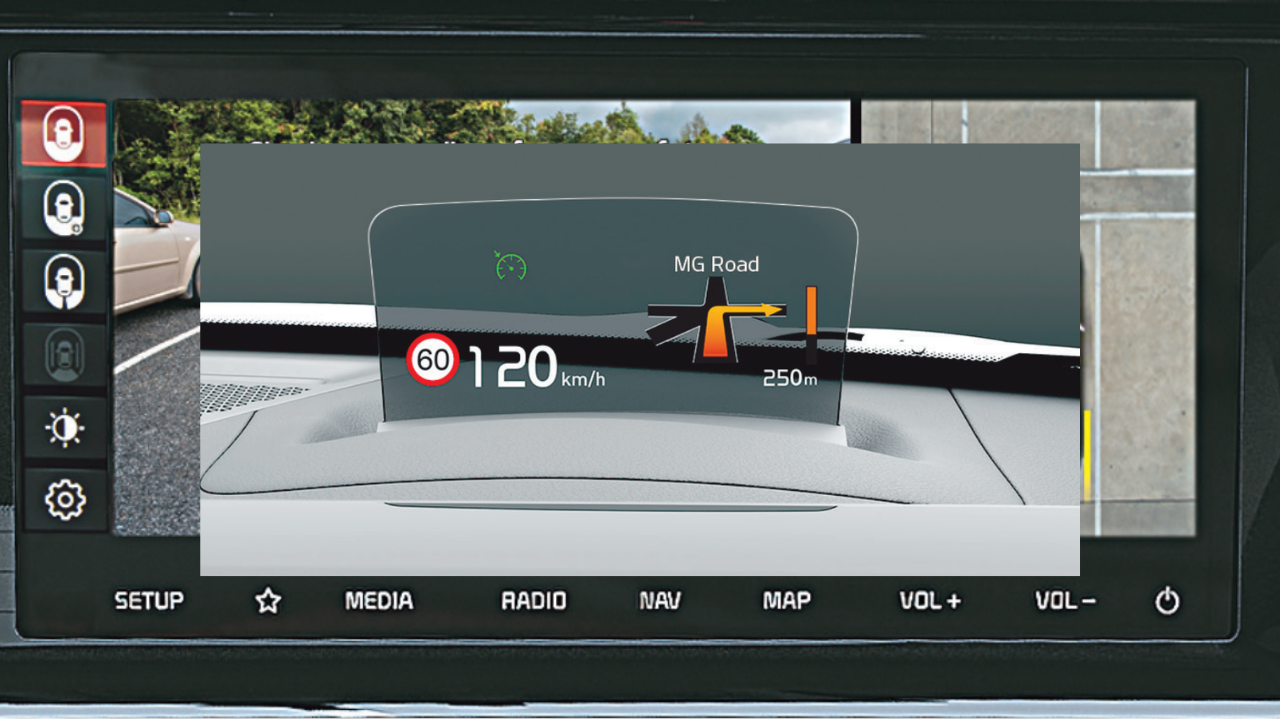This screenshot has width=1280, height=720.
Task: Switch to MEDIA
Action: tap(379, 601)
